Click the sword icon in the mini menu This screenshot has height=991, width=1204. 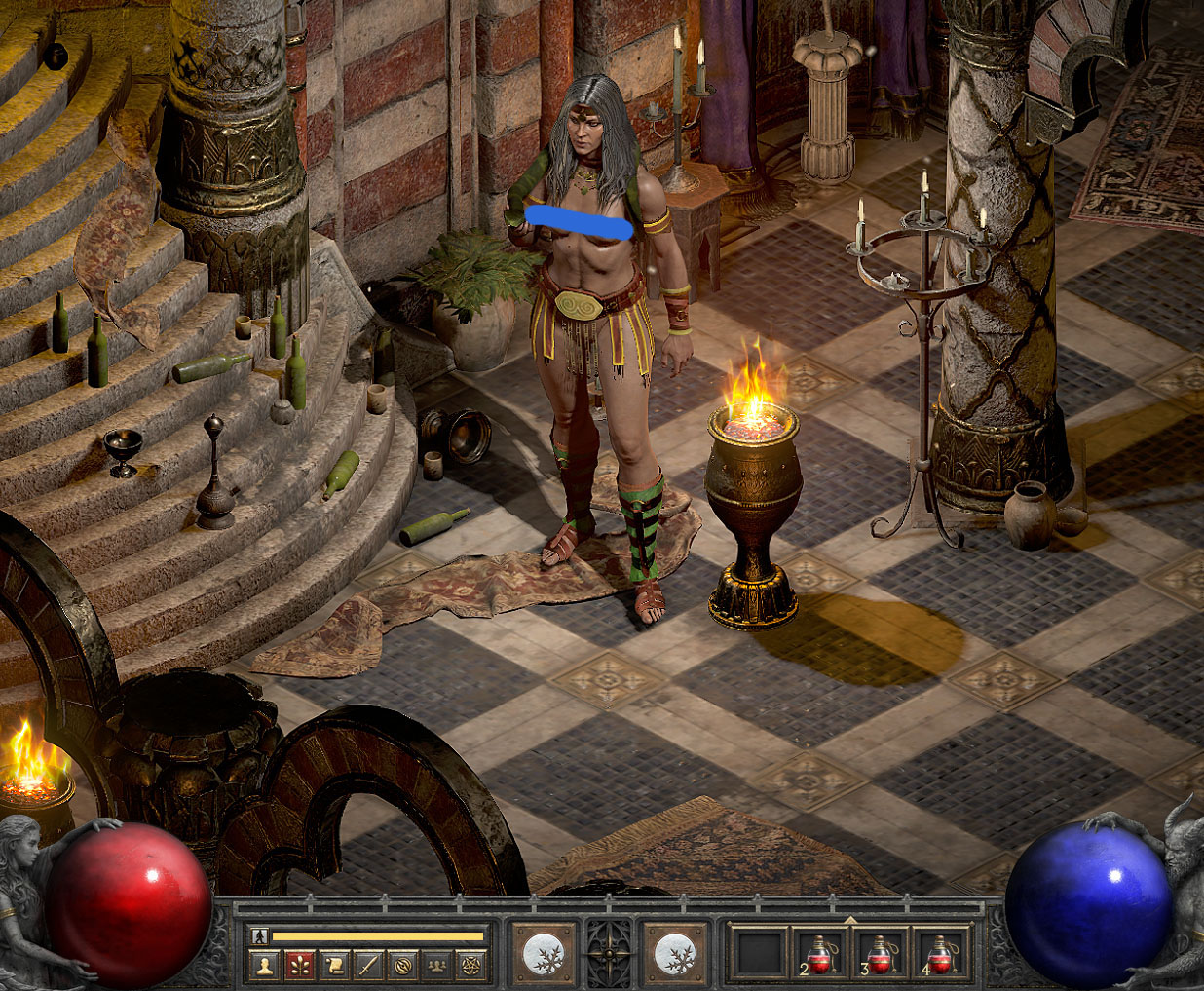tap(367, 965)
